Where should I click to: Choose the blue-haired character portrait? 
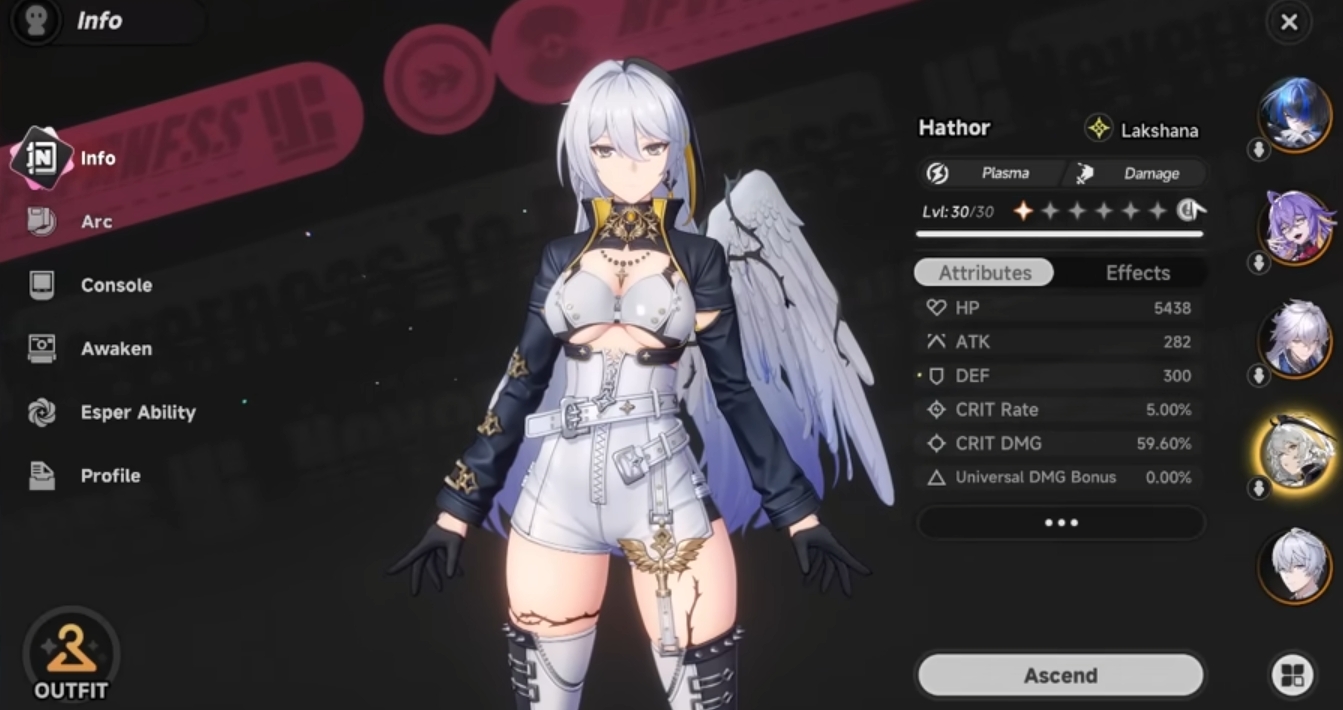(1295, 112)
